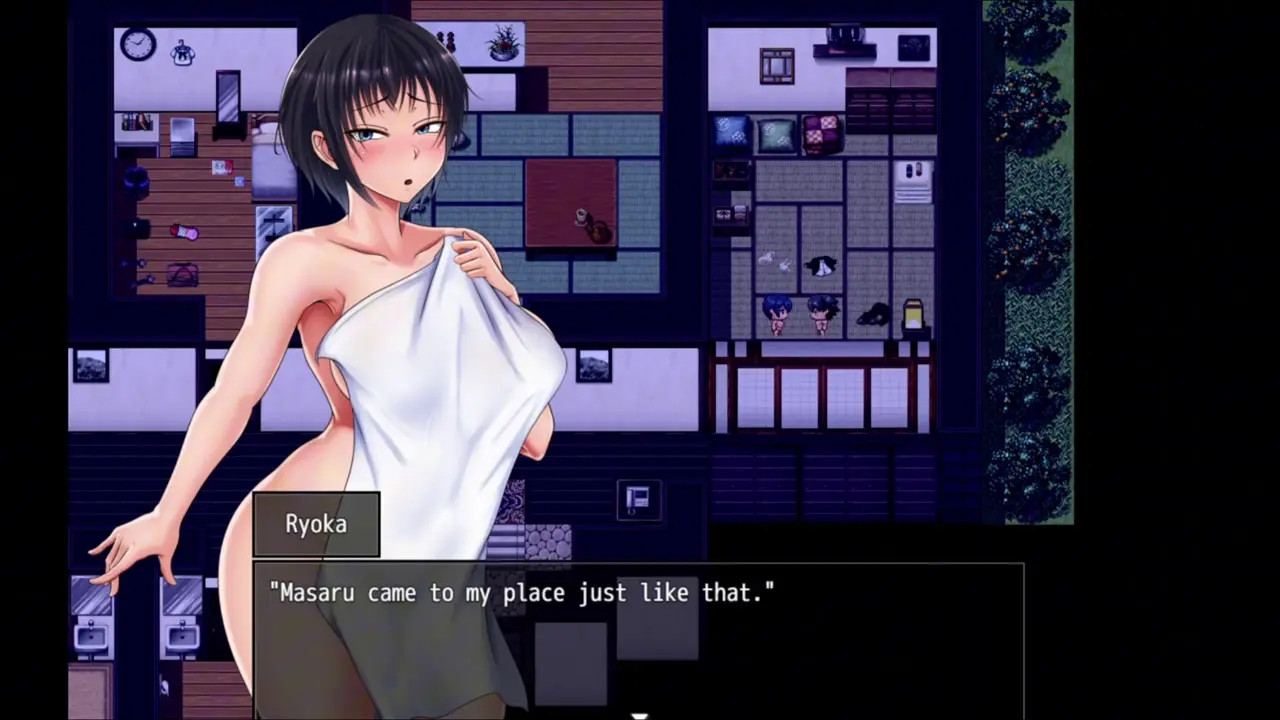Click the continue arrow below the dialogue
The width and height of the screenshot is (1280, 720).
click(639, 715)
